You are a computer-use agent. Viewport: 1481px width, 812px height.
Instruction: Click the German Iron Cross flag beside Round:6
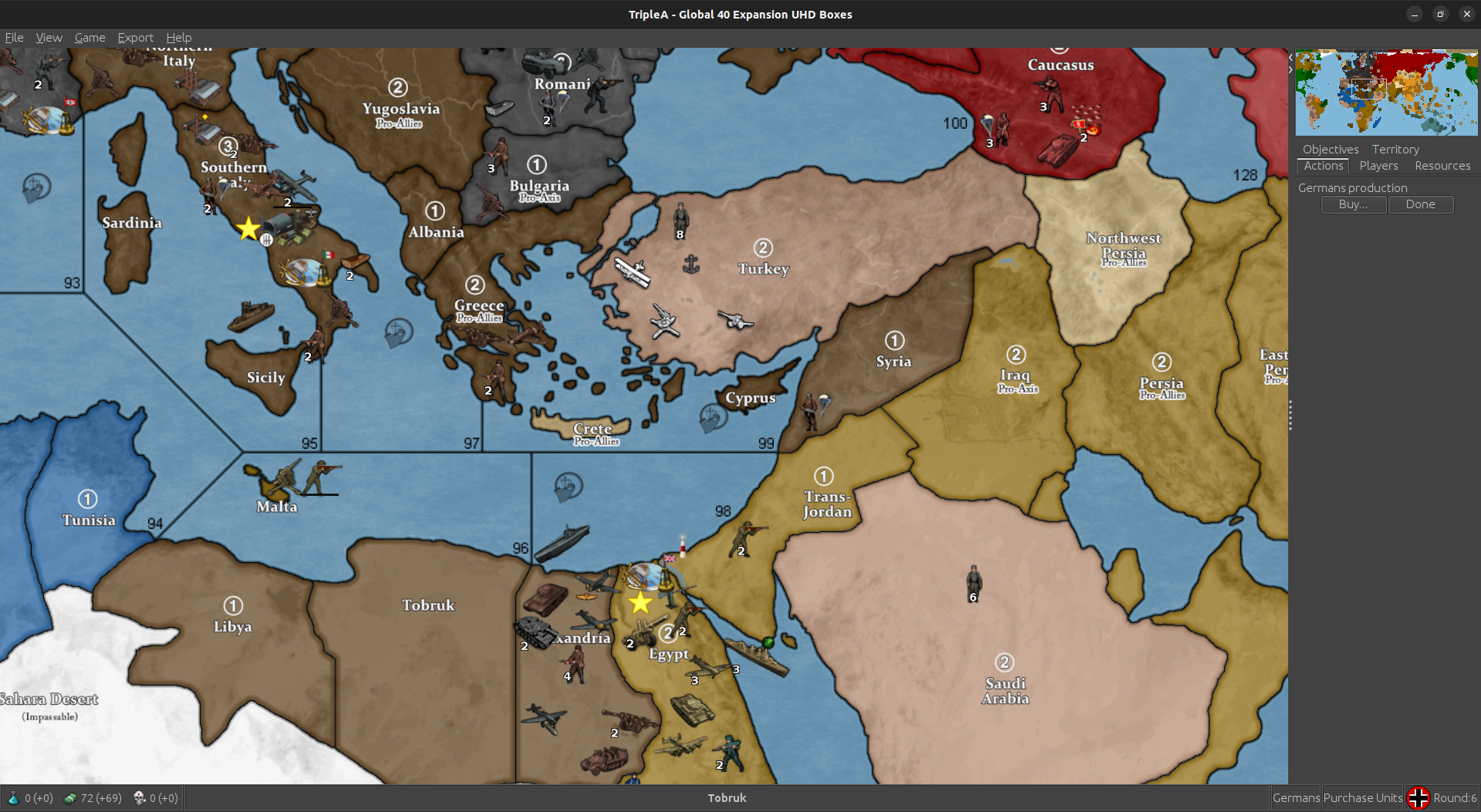point(1419,797)
